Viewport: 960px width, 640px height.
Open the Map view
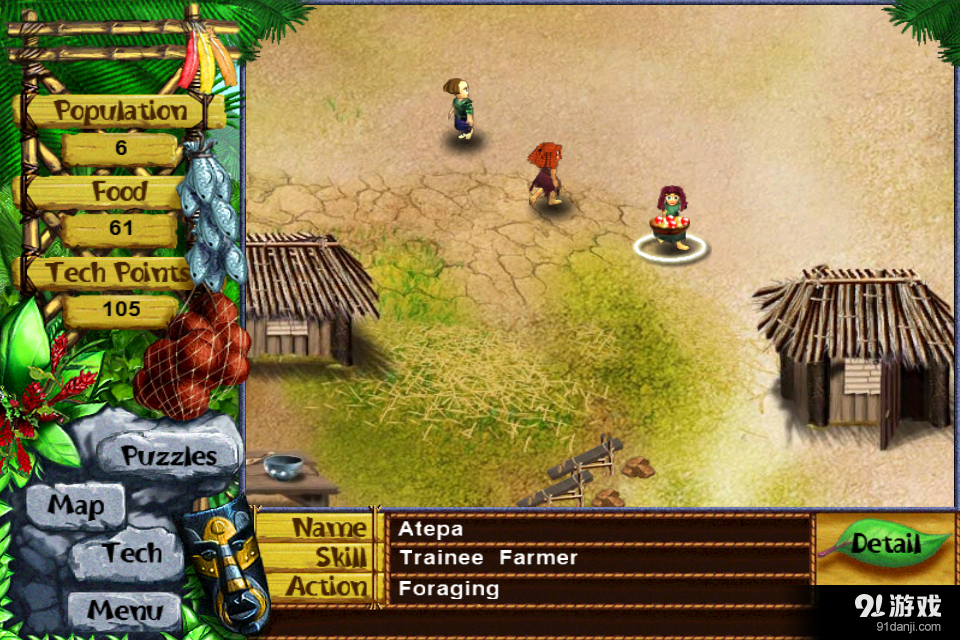click(x=76, y=506)
